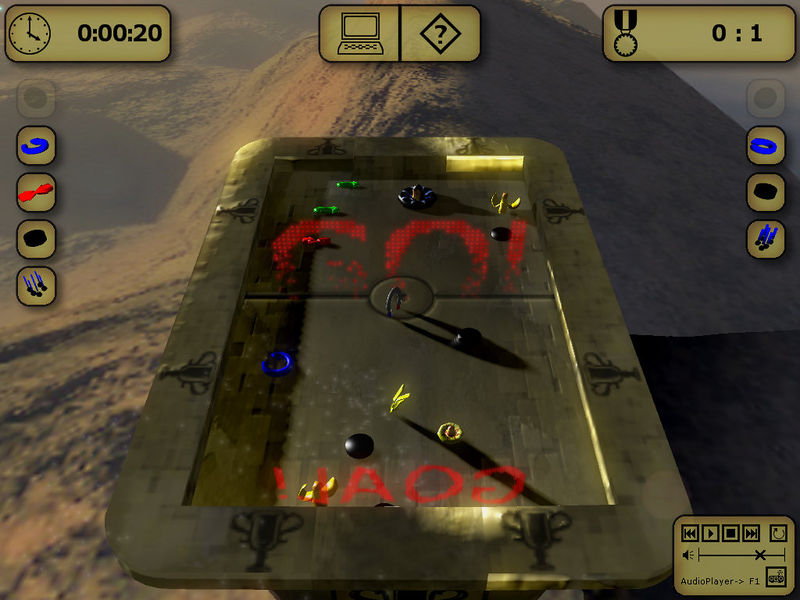Click the speaker volume icon
The image size is (800, 600).
click(x=688, y=555)
